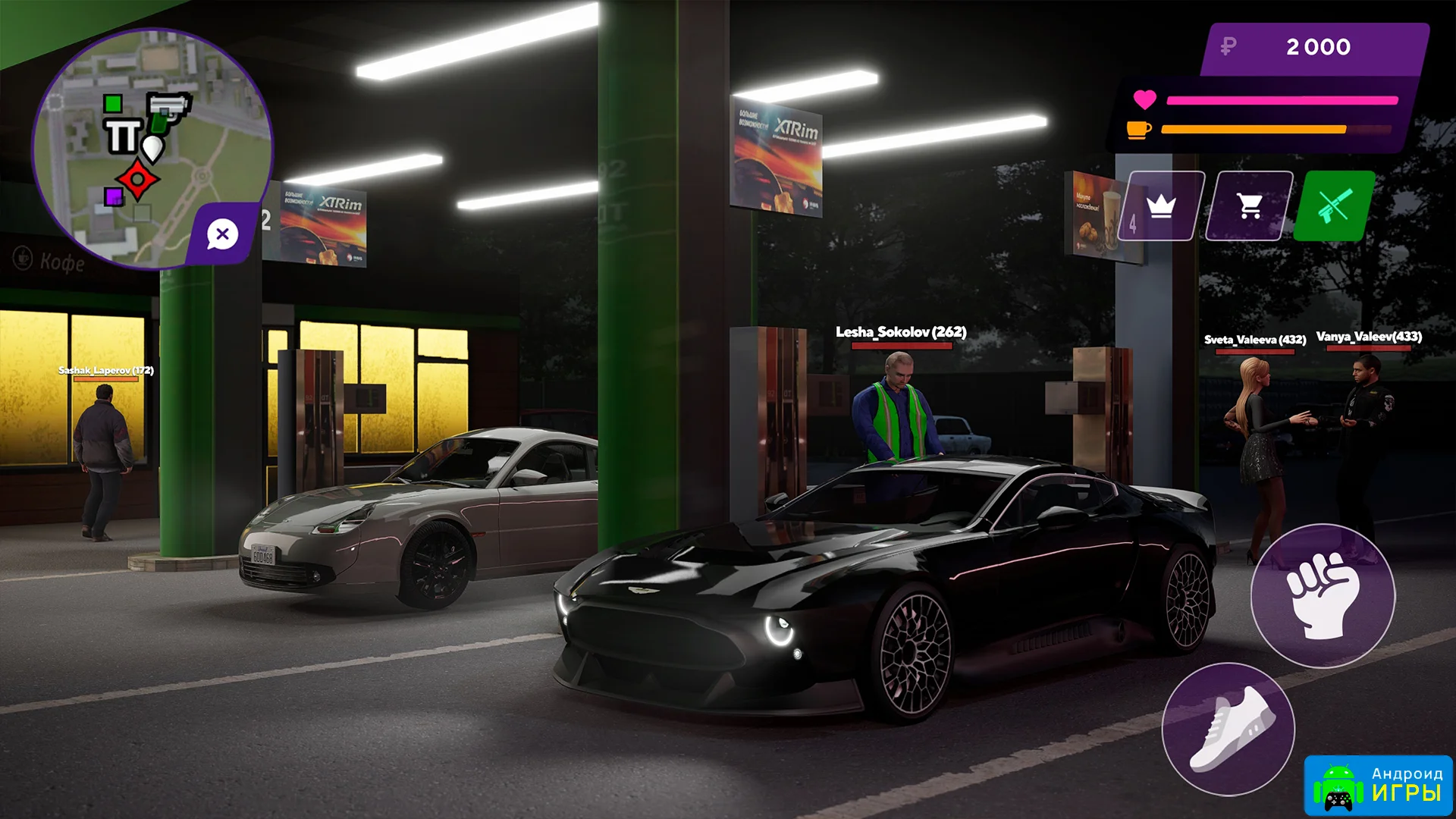Click the Андроид Игры watermark logo
The image size is (1456, 819).
[x=1378, y=786]
